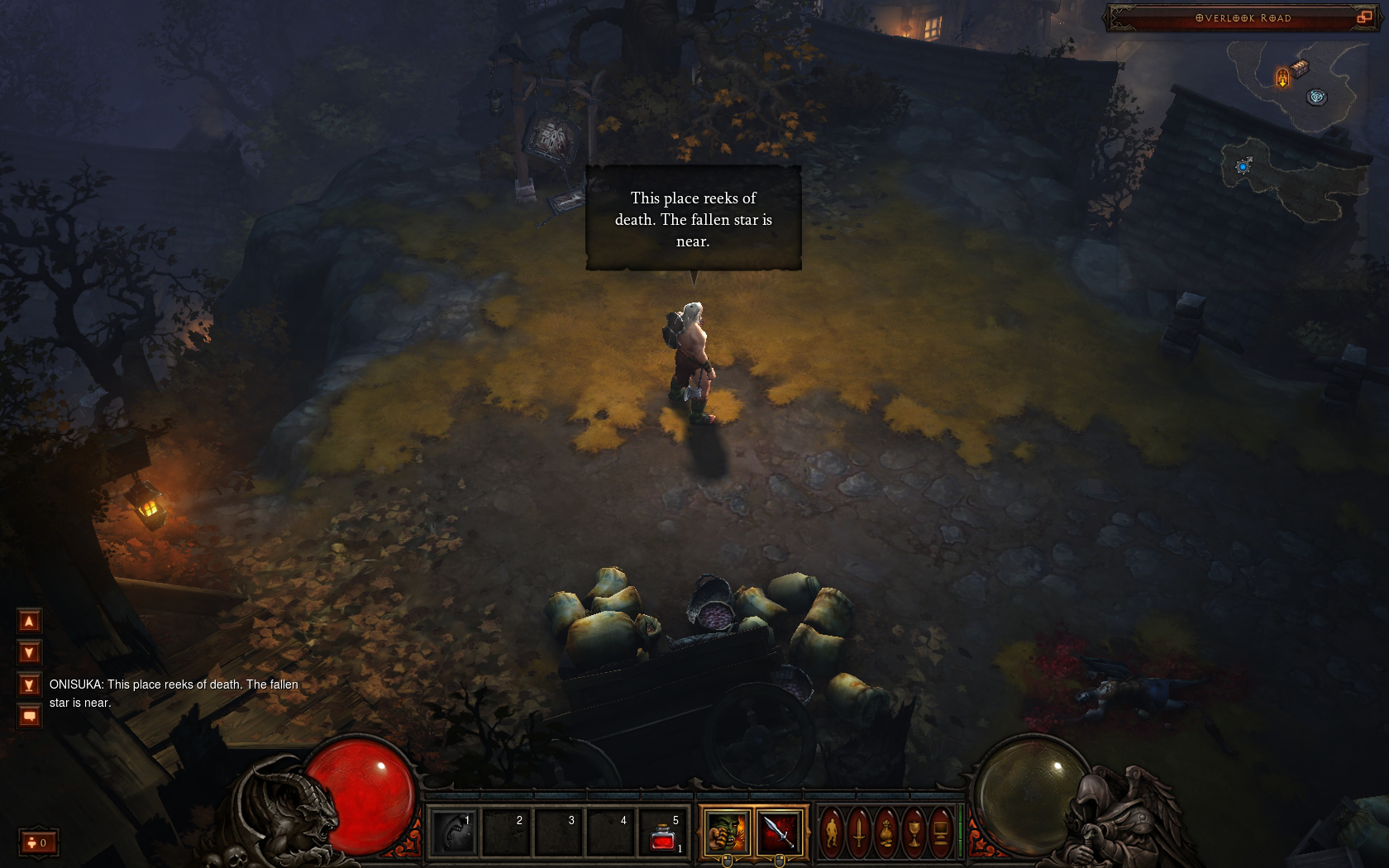Open the chalice quests menu button

coord(914,832)
